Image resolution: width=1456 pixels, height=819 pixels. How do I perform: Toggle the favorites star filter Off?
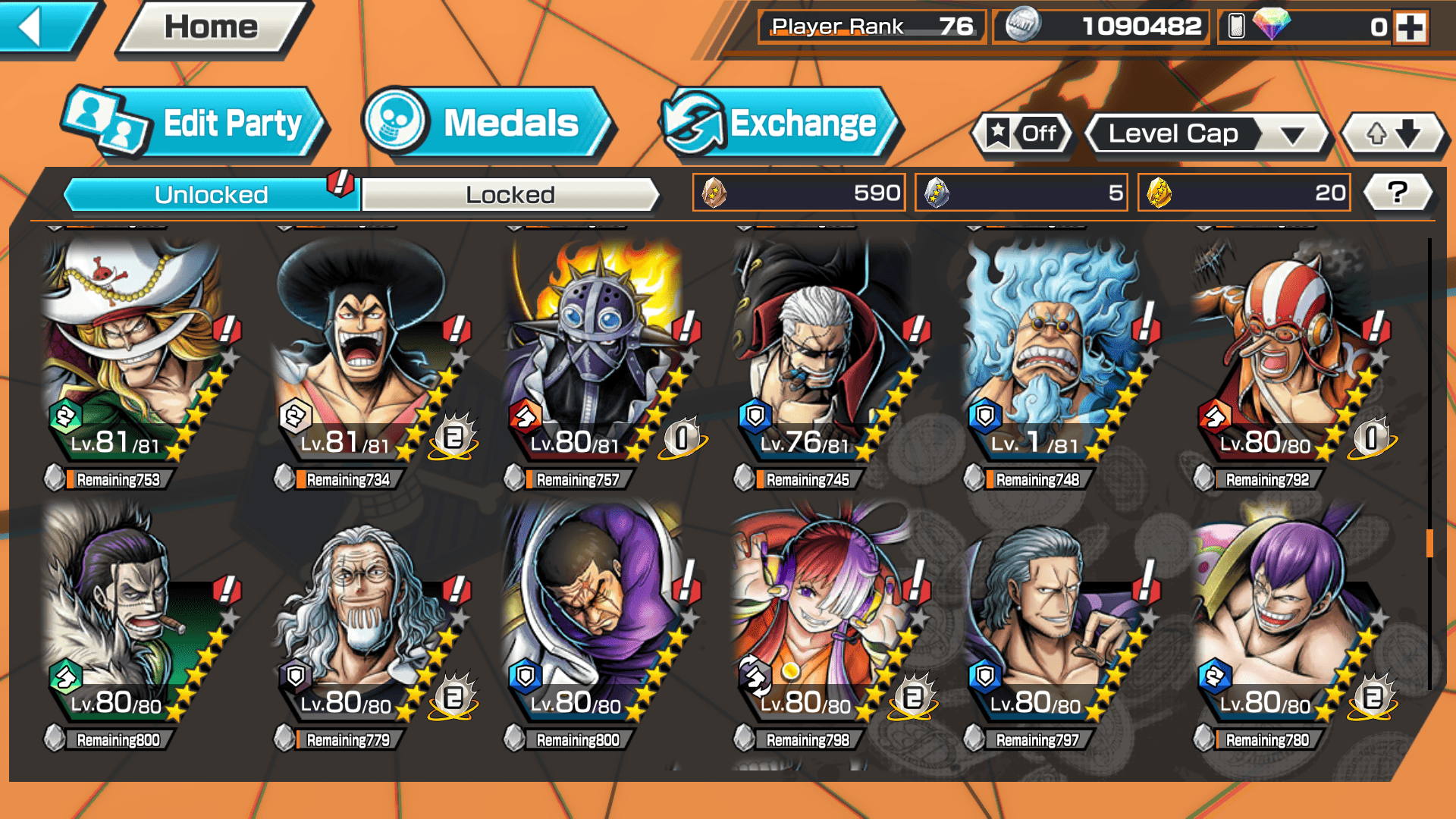pos(1022,134)
